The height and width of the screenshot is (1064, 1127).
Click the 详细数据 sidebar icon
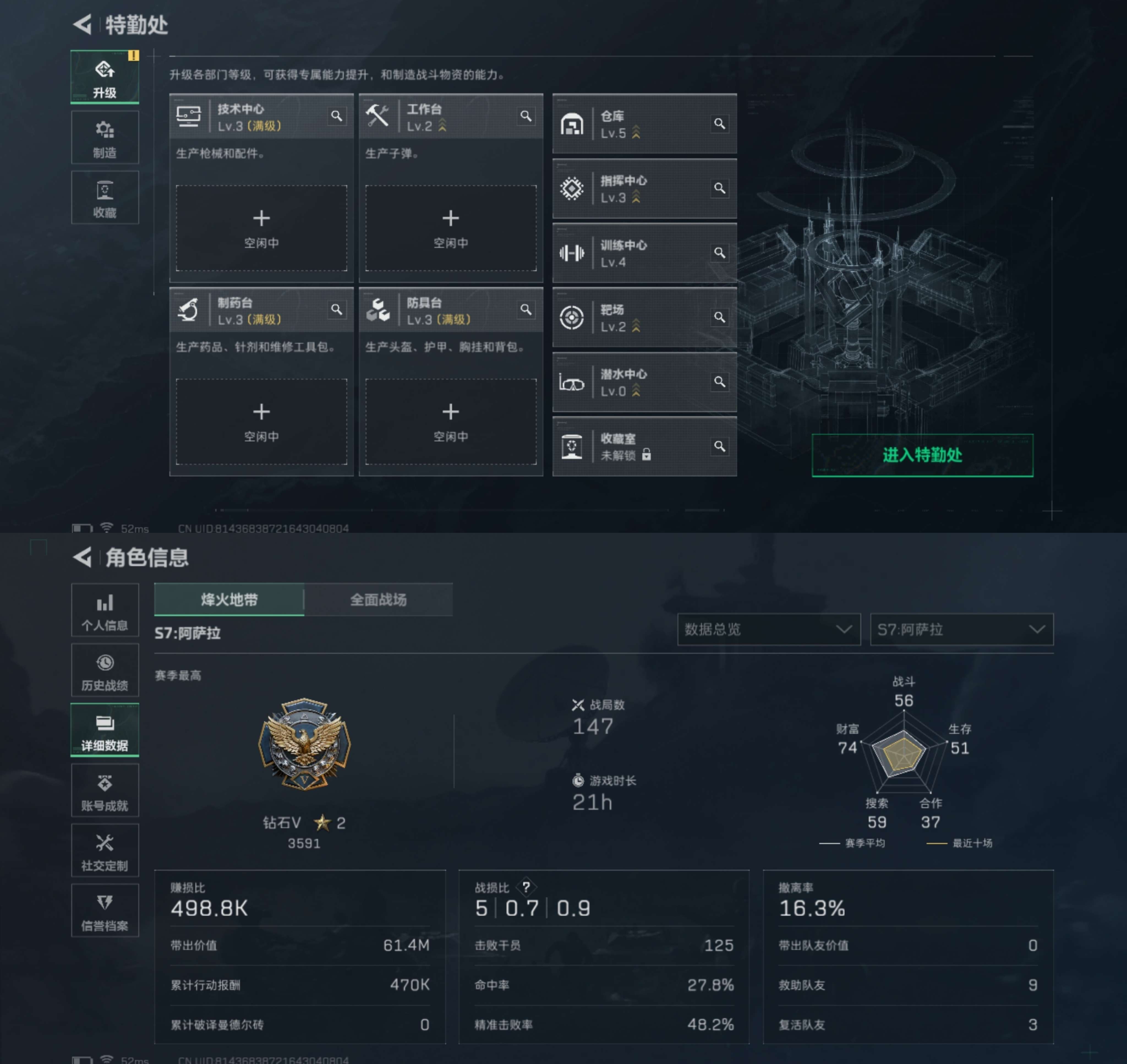click(105, 730)
